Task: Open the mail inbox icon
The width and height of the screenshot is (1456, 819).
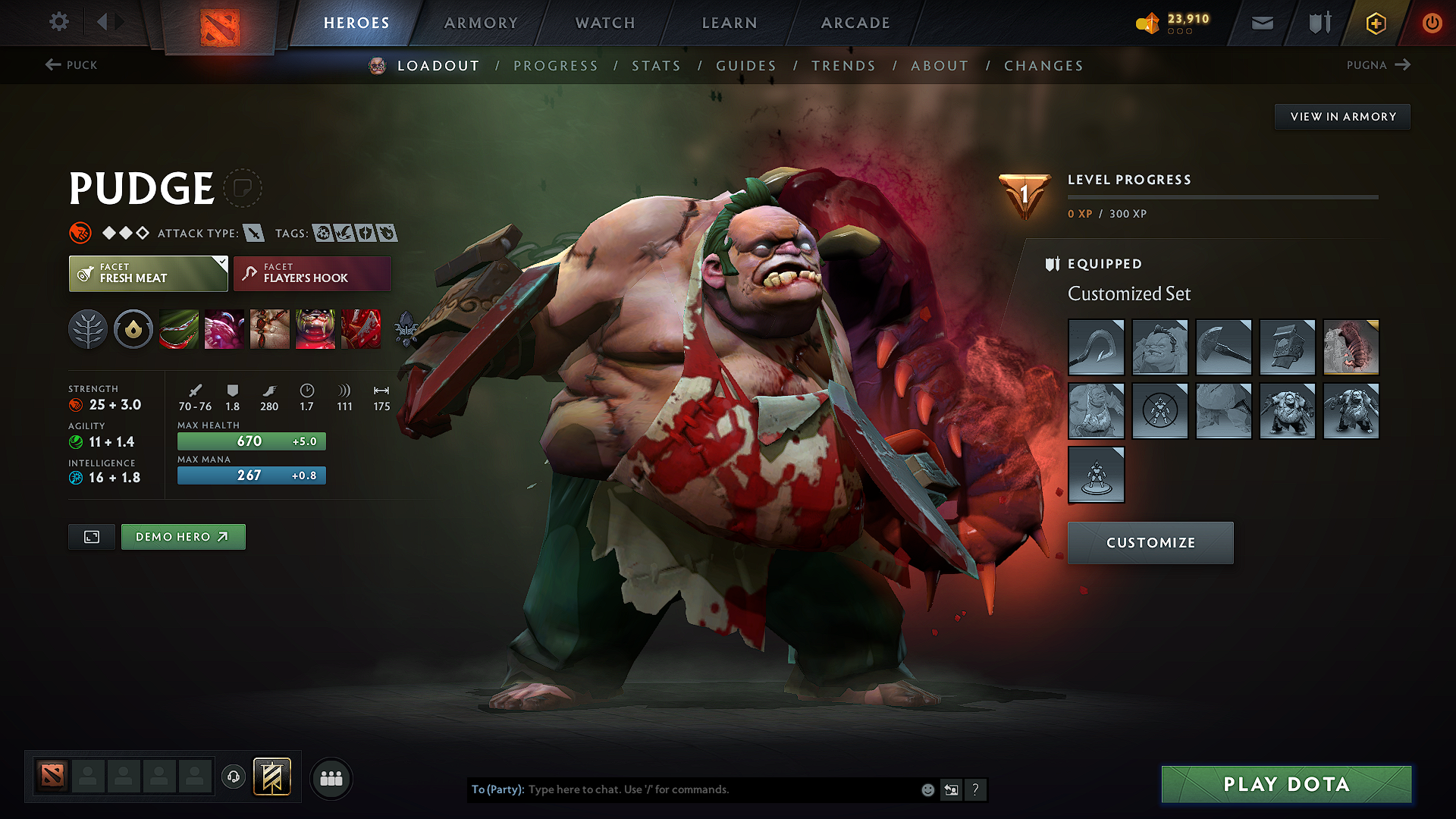Action: (x=1262, y=23)
